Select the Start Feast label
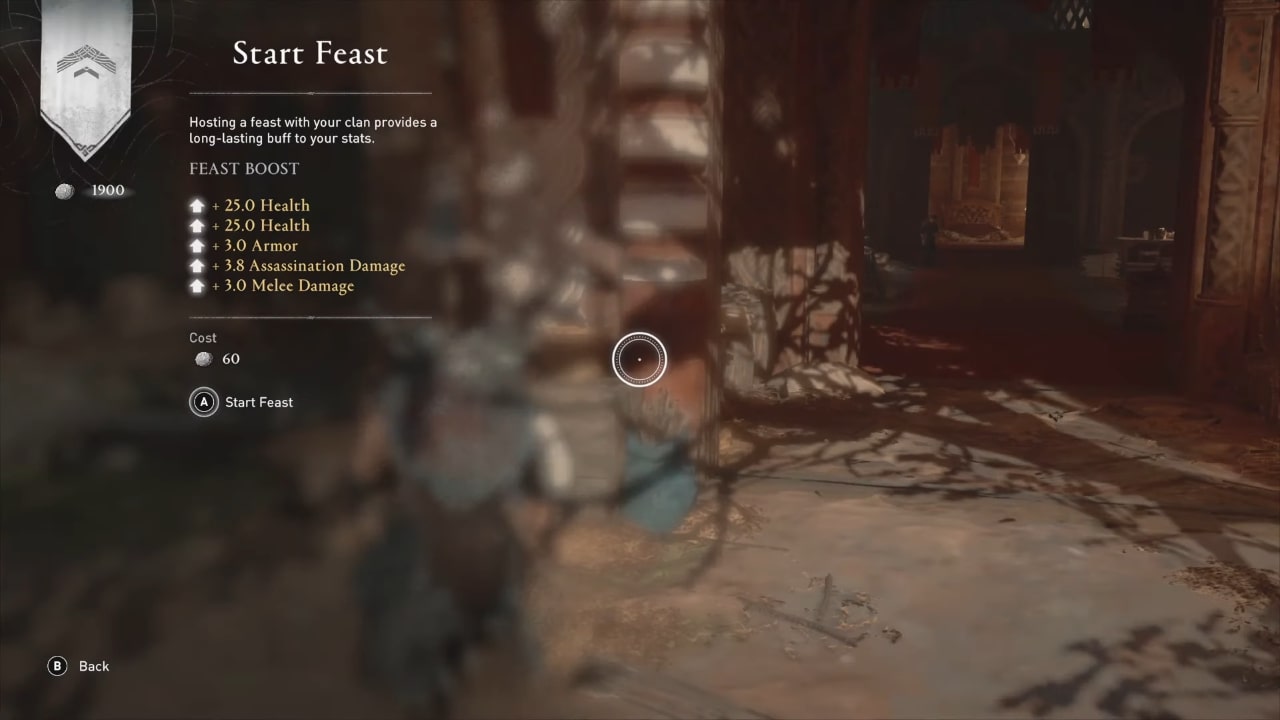The width and height of the screenshot is (1280, 720). point(258,402)
